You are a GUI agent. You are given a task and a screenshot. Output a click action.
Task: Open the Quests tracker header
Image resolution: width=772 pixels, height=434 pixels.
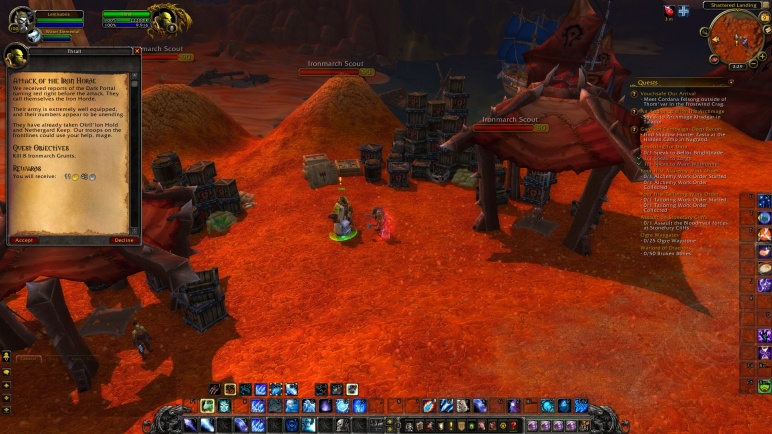(648, 82)
